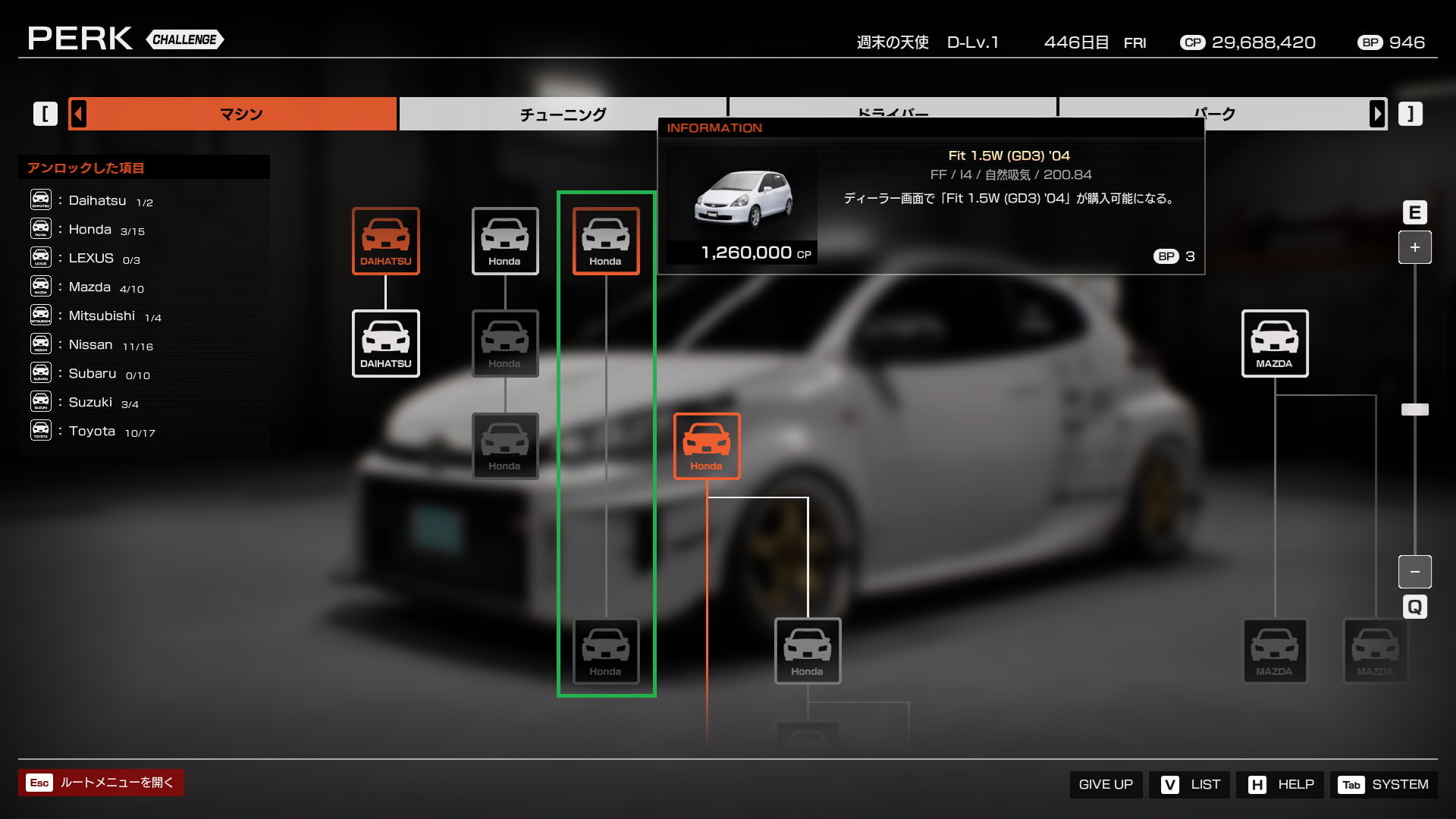Zoom in with the plus button
Image resolution: width=1456 pixels, height=819 pixels.
pos(1414,247)
